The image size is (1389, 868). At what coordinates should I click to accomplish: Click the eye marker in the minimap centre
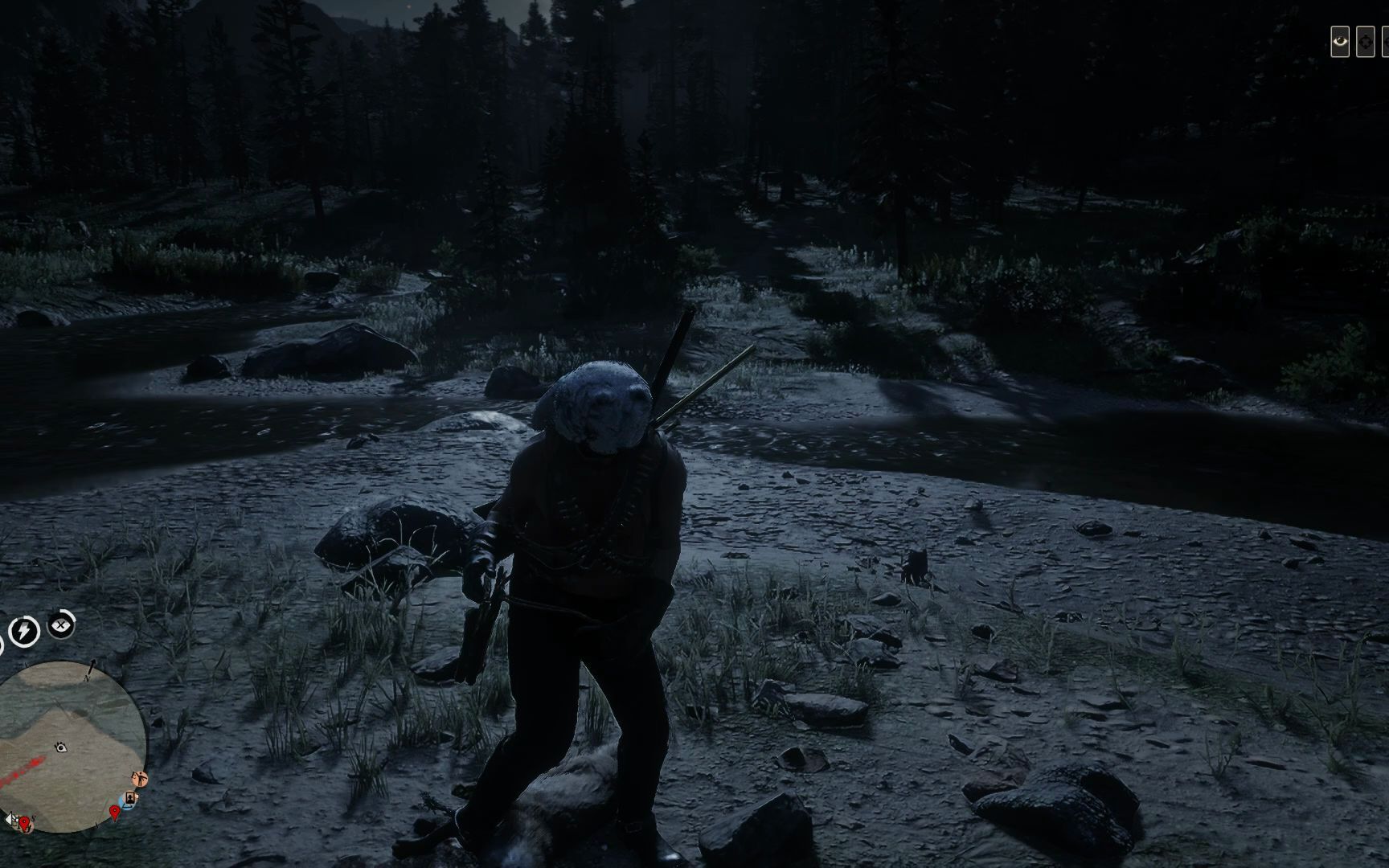click(61, 747)
